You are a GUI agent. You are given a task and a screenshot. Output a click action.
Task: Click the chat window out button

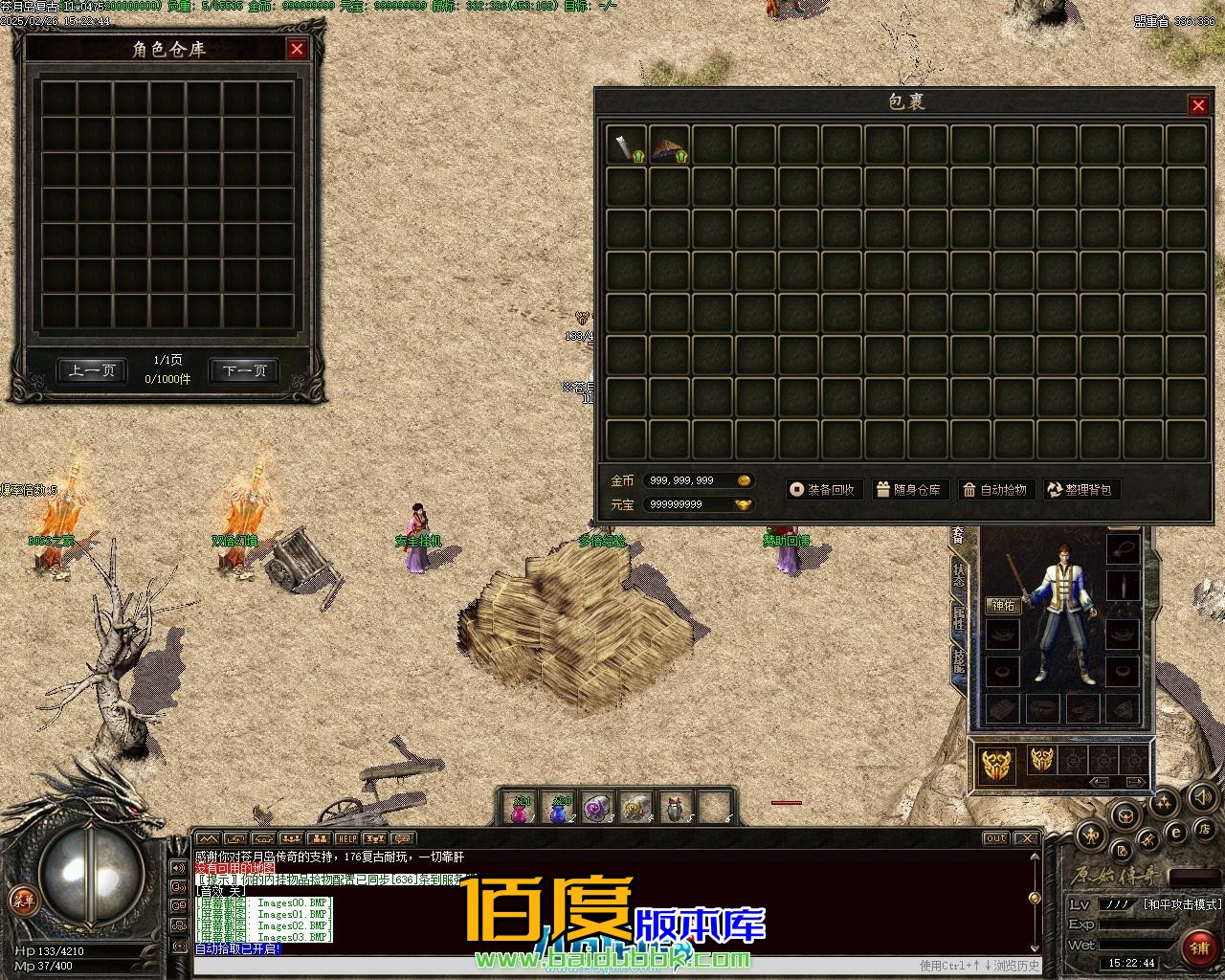tap(996, 838)
